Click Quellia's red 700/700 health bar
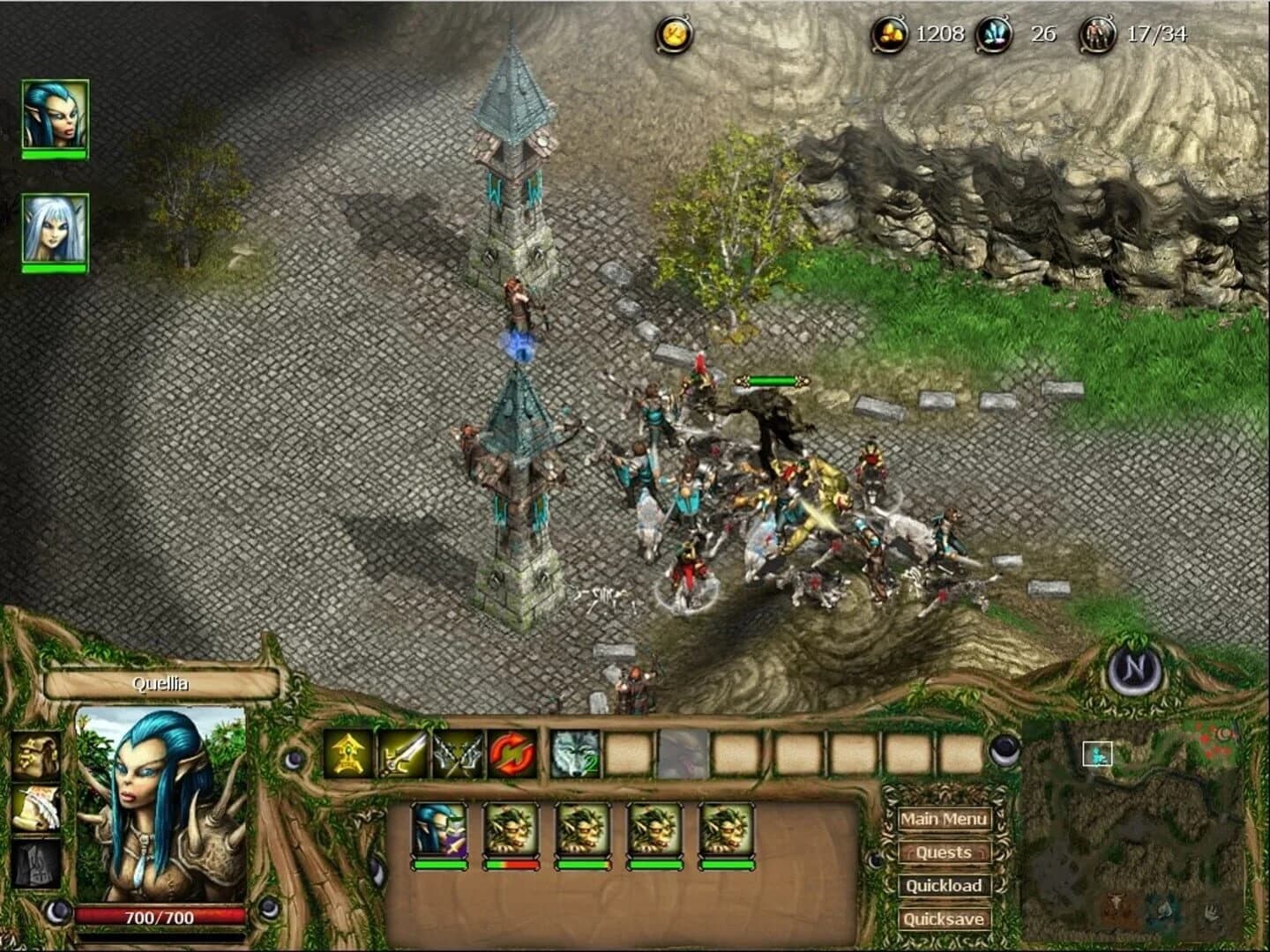This screenshot has height=952, width=1270. tap(160, 916)
